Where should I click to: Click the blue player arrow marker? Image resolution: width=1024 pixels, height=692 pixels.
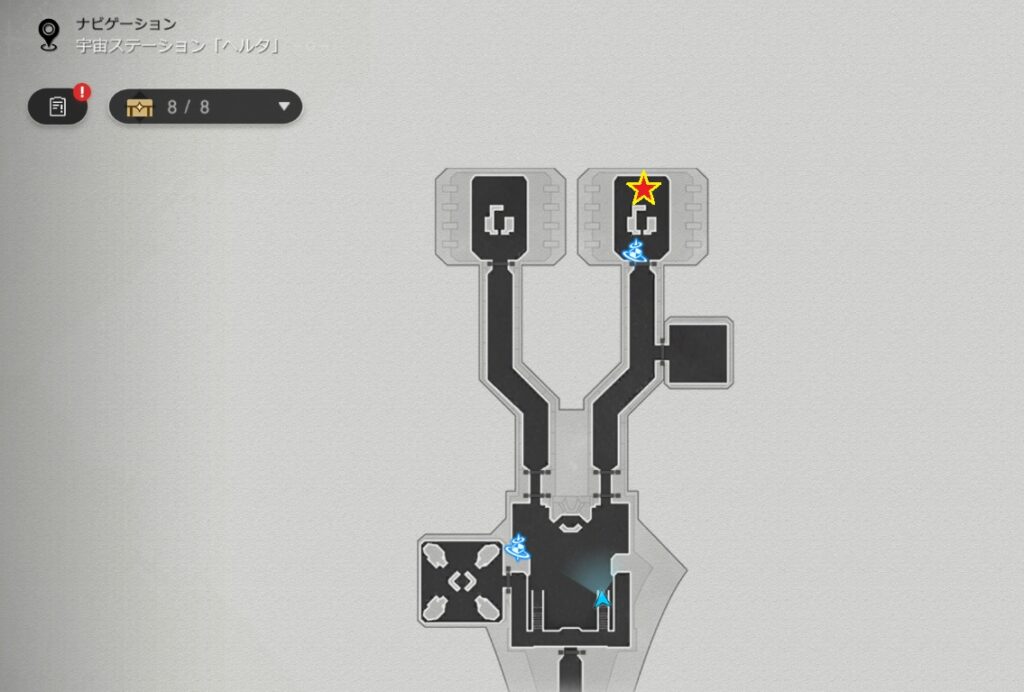click(602, 598)
